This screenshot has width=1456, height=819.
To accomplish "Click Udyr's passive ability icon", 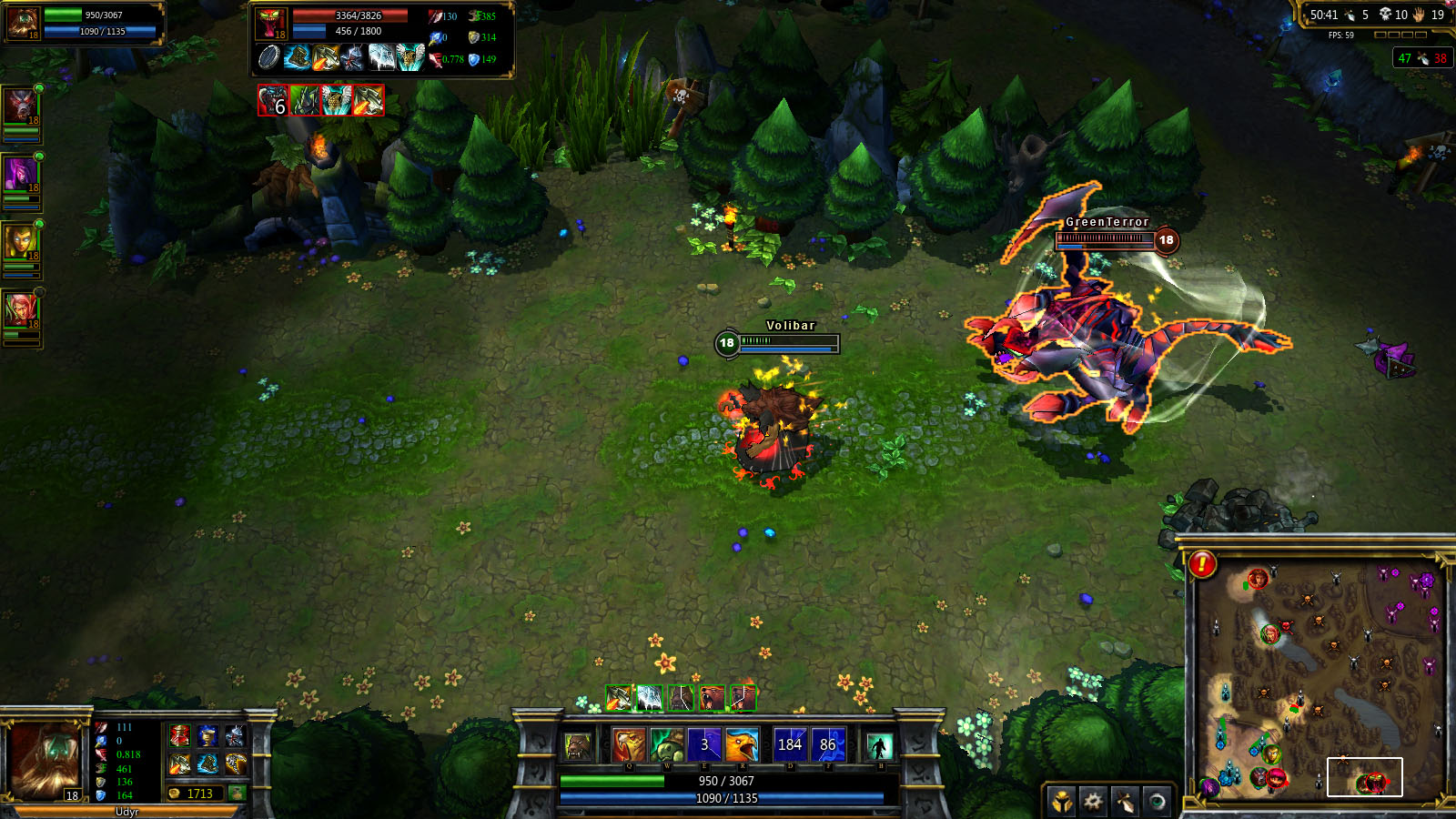I will [x=578, y=747].
